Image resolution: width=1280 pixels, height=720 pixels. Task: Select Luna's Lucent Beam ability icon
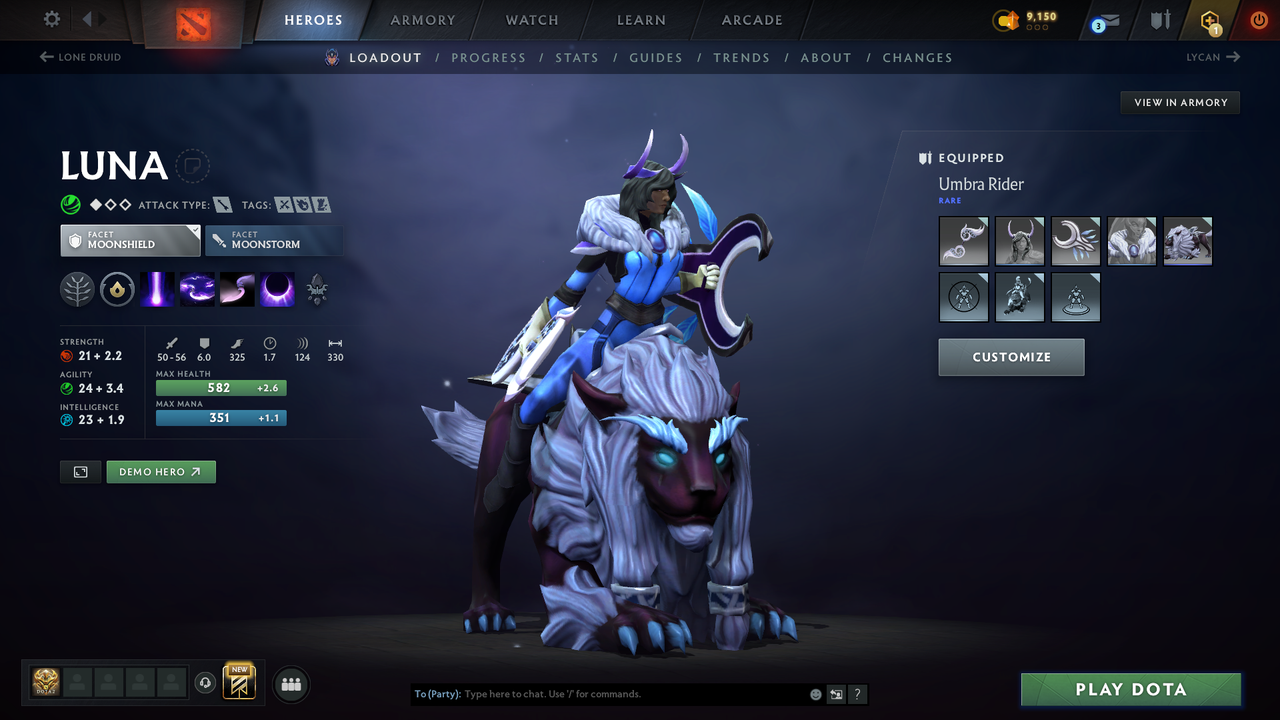tap(157, 289)
